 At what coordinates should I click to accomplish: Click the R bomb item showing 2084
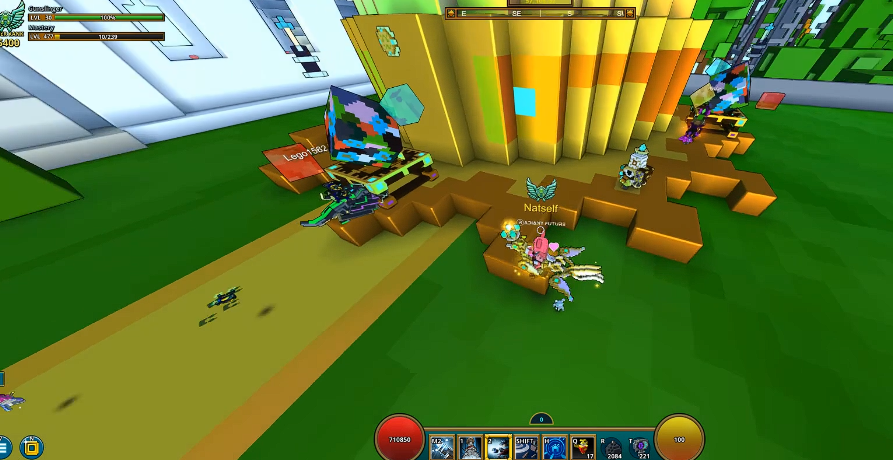[x=612, y=447]
